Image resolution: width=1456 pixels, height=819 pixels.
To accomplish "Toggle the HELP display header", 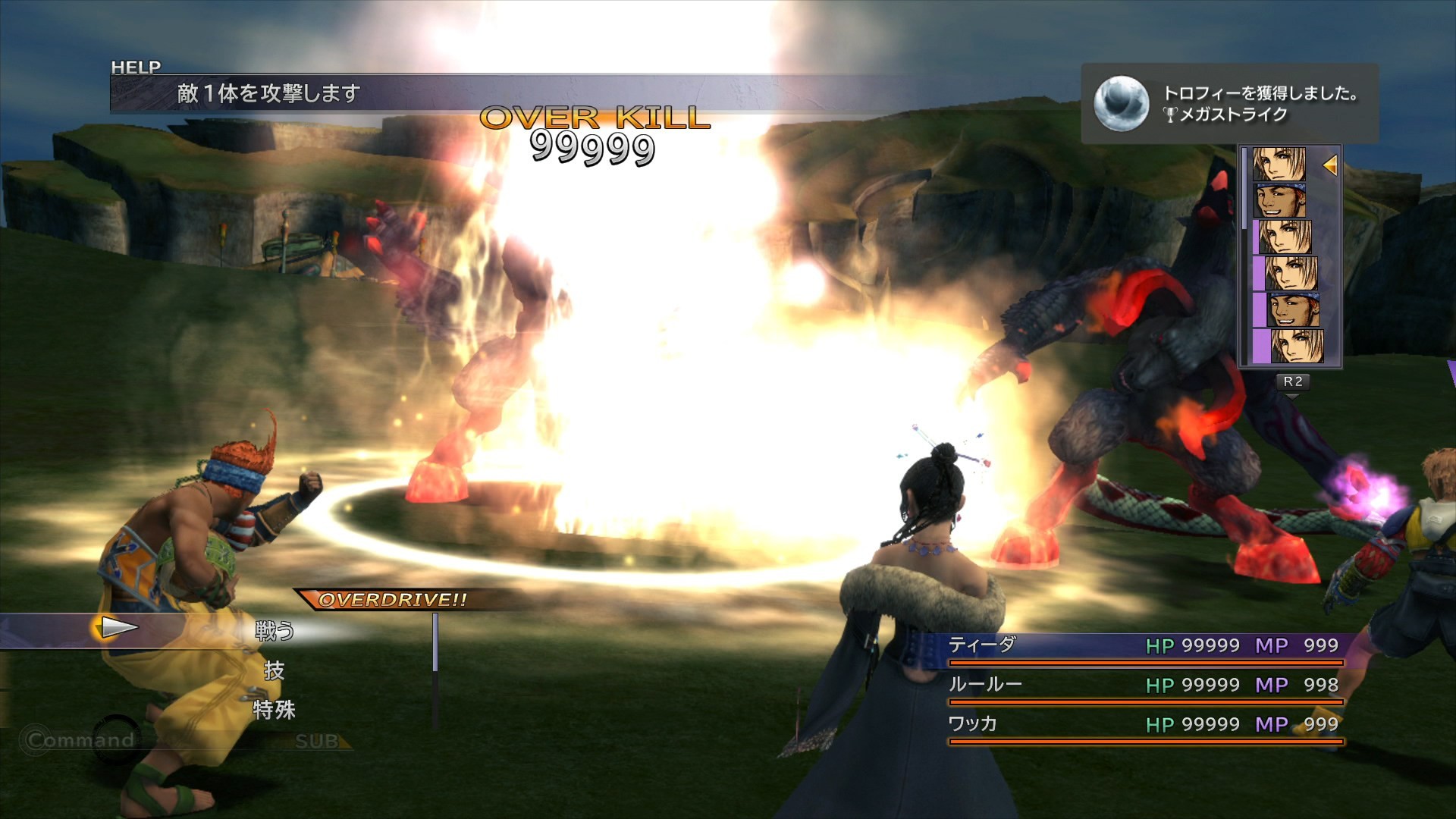I will (136, 67).
